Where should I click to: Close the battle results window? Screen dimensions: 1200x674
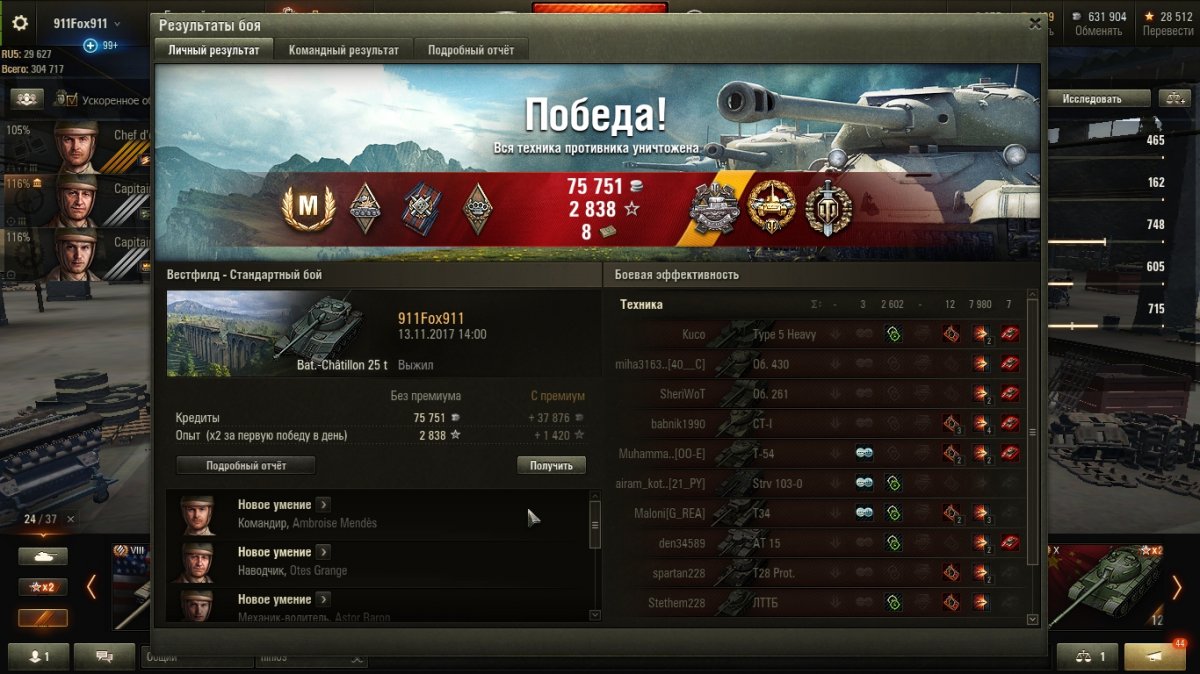pyautogui.click(x=1035, y=24)
